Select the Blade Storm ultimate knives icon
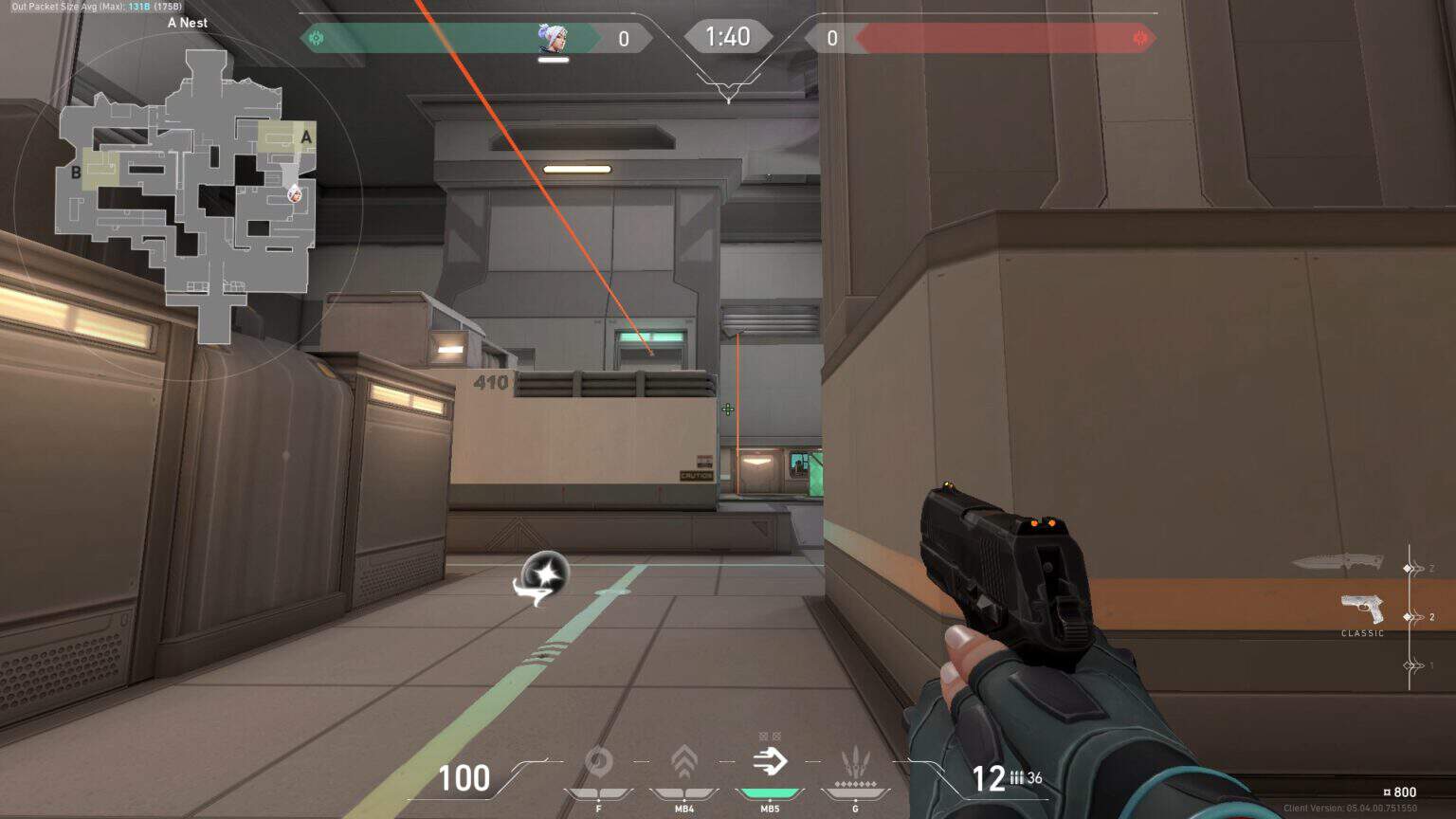Screen dimensions: 1456x819 [855, 764]
